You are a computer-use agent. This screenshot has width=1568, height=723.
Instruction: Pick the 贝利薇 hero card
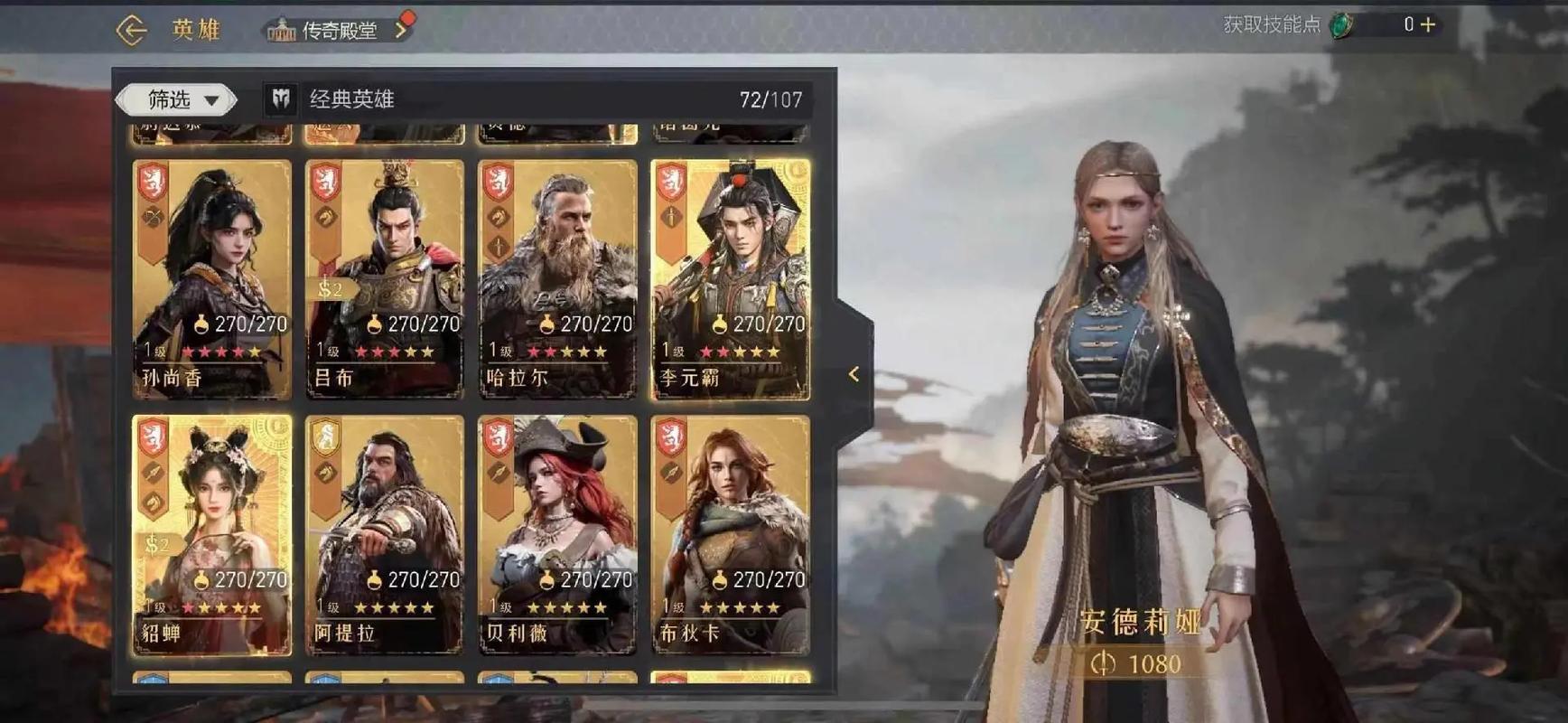click(557, 534)
